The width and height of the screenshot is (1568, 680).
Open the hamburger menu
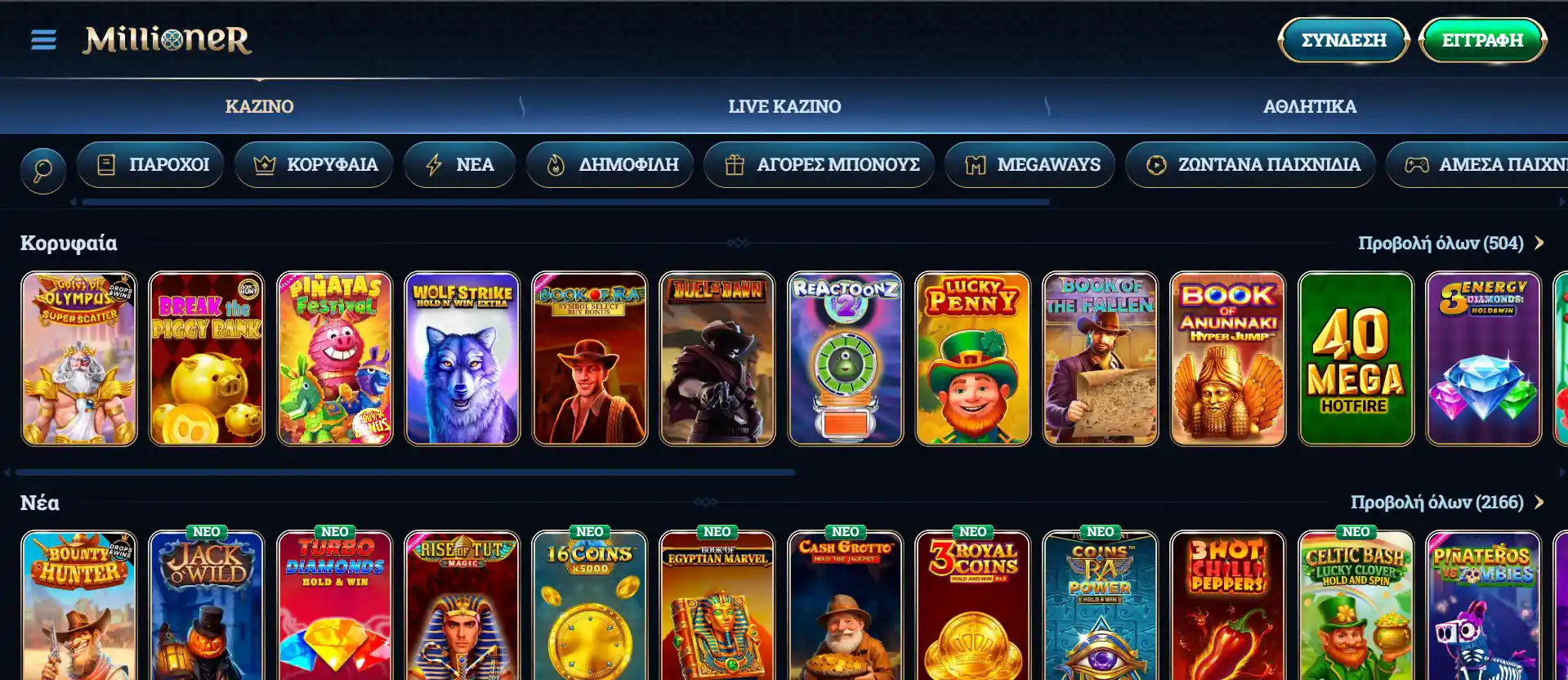tap(42, 39)
